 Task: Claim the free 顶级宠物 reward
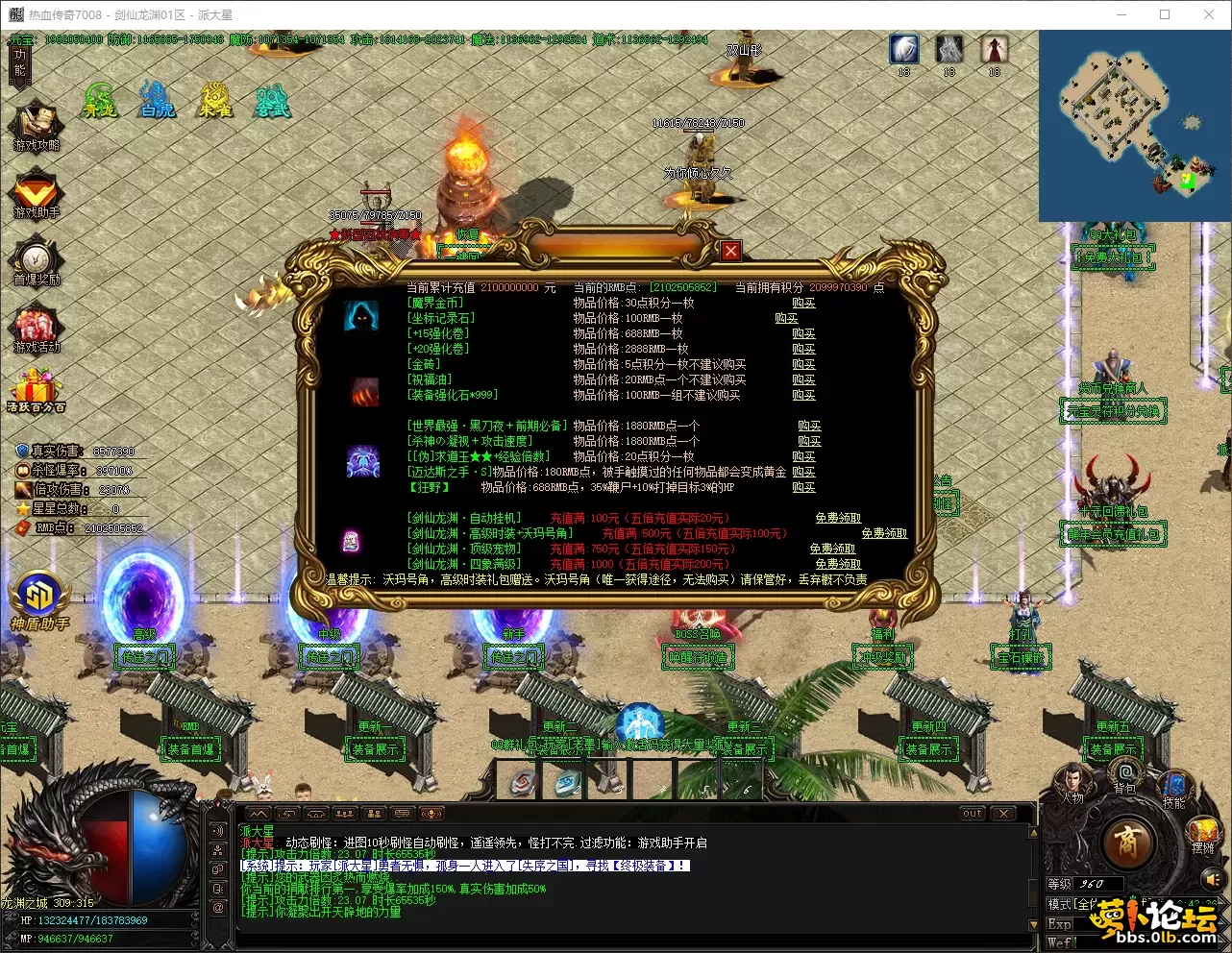[832, 549]
